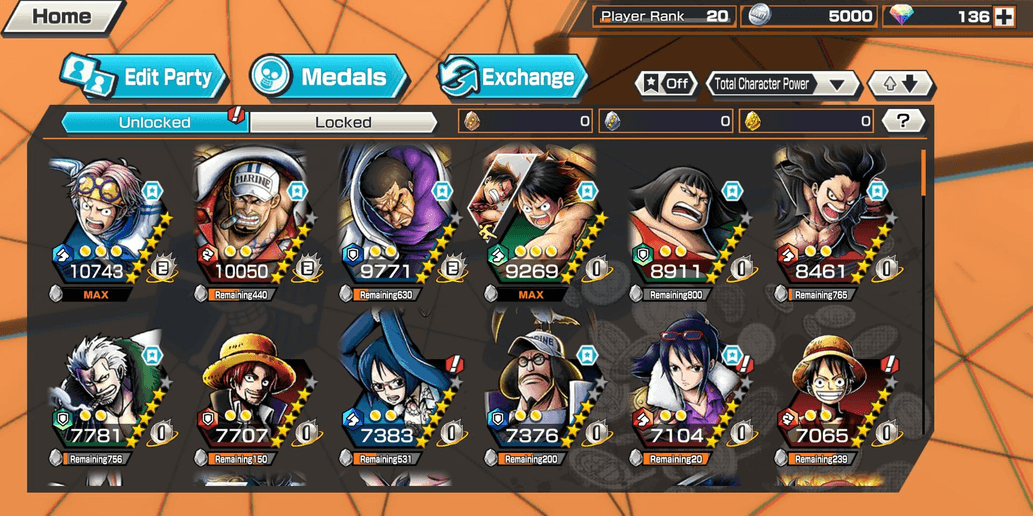Open the Exchange menu
This screenshot has width=1033, height=516.
514,77
